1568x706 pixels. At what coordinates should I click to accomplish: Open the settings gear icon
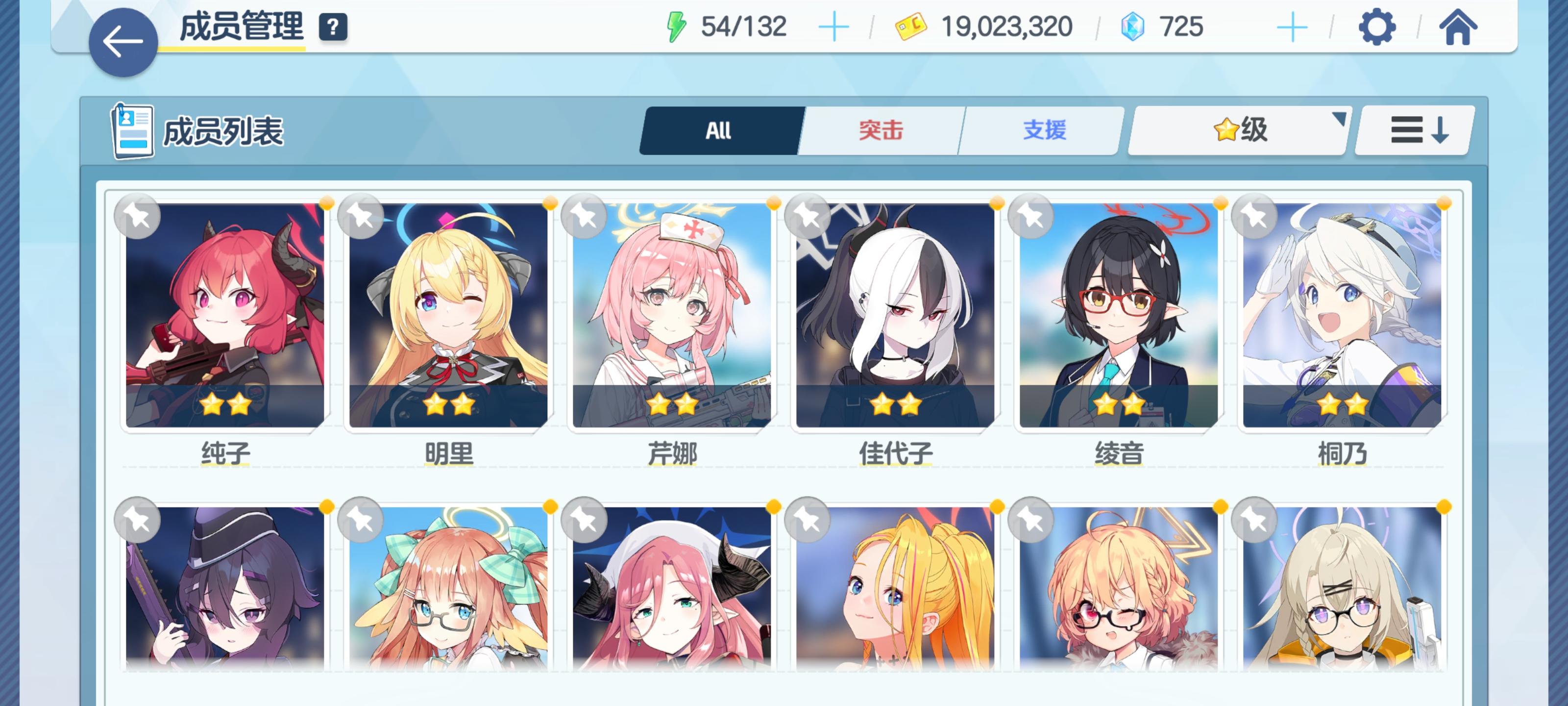(x=1377, y=25)
